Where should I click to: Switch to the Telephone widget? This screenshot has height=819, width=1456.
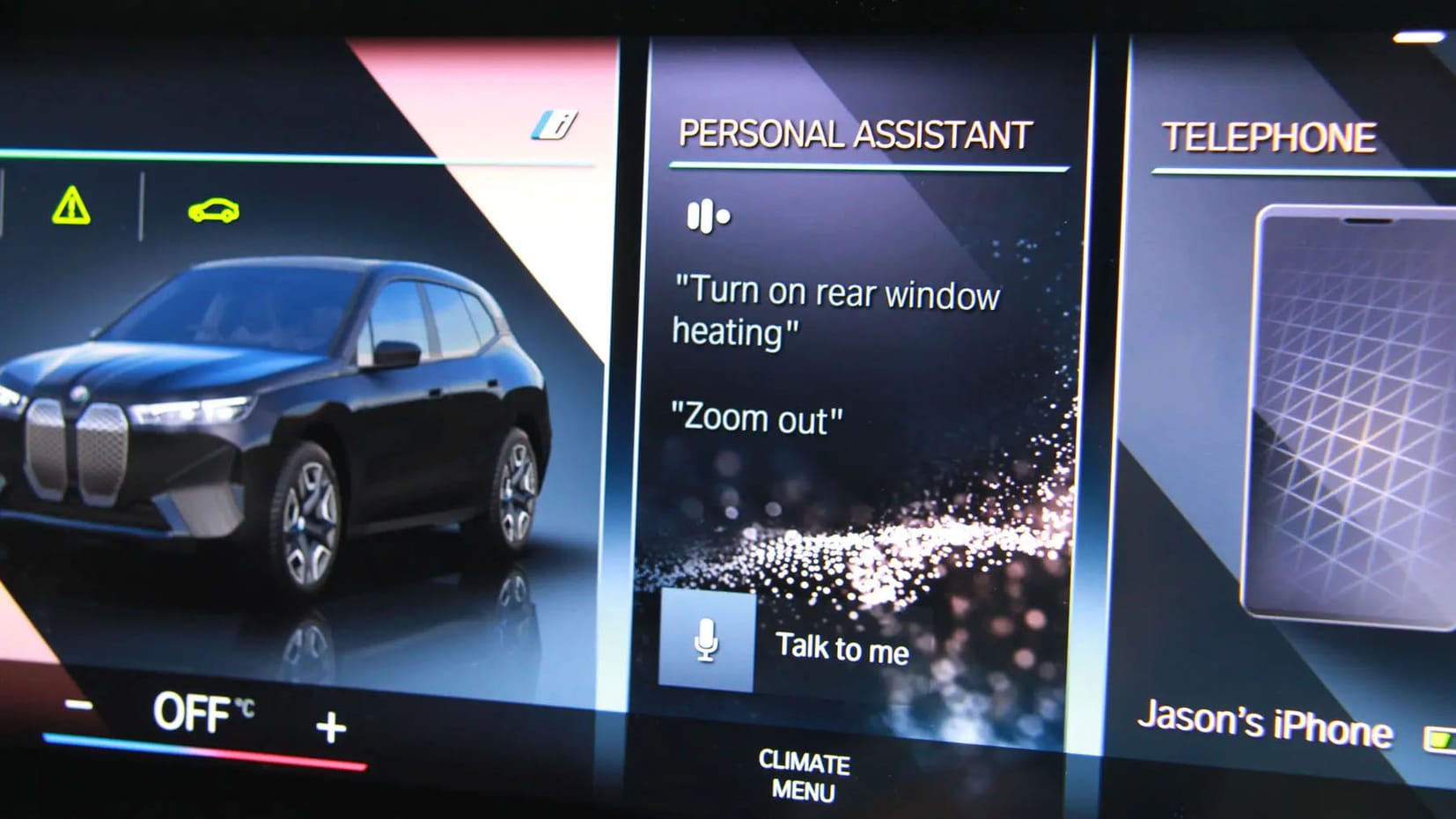click(x=1268, y=137)
